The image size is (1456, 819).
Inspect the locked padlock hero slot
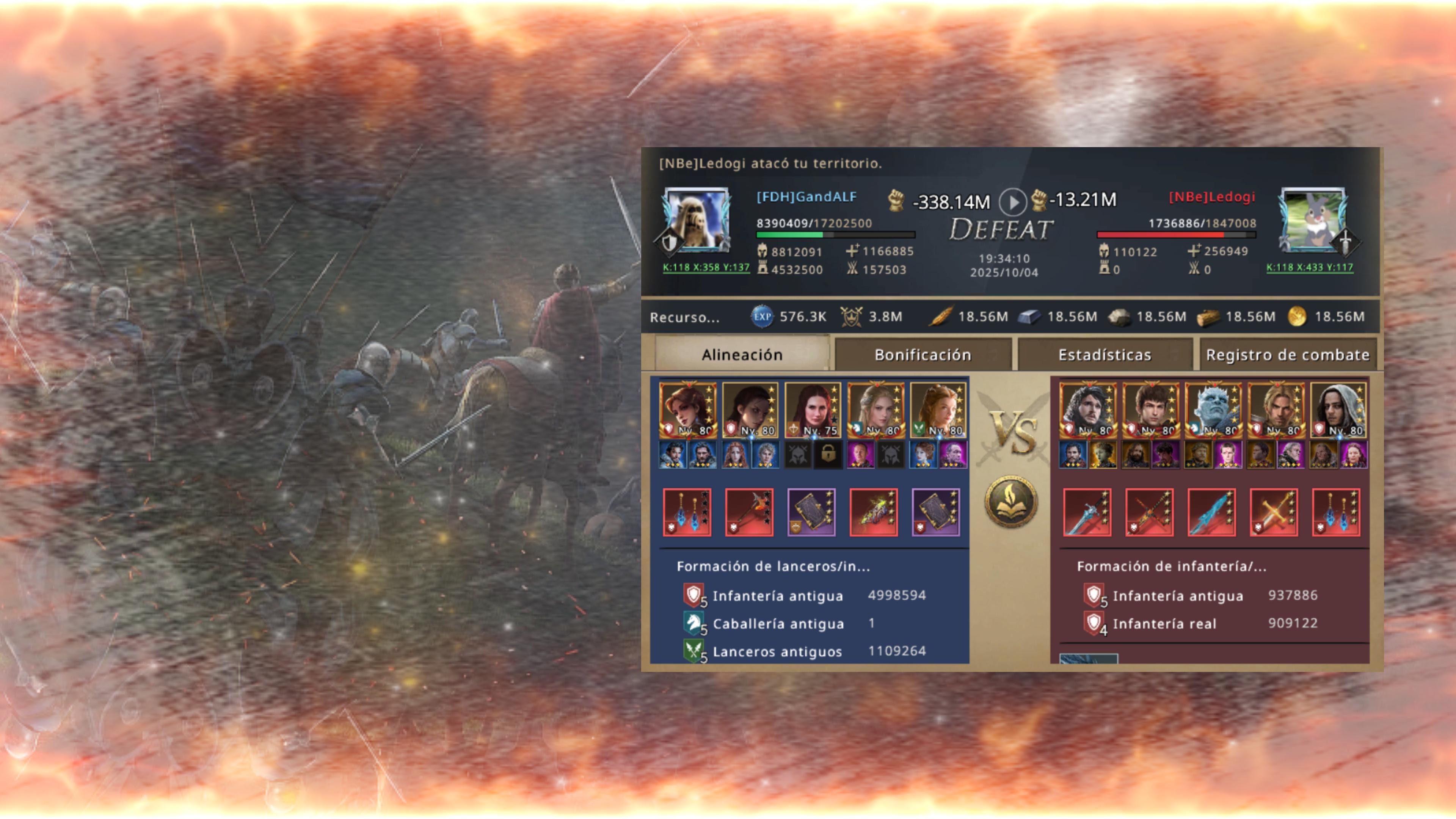coord(828,454)
